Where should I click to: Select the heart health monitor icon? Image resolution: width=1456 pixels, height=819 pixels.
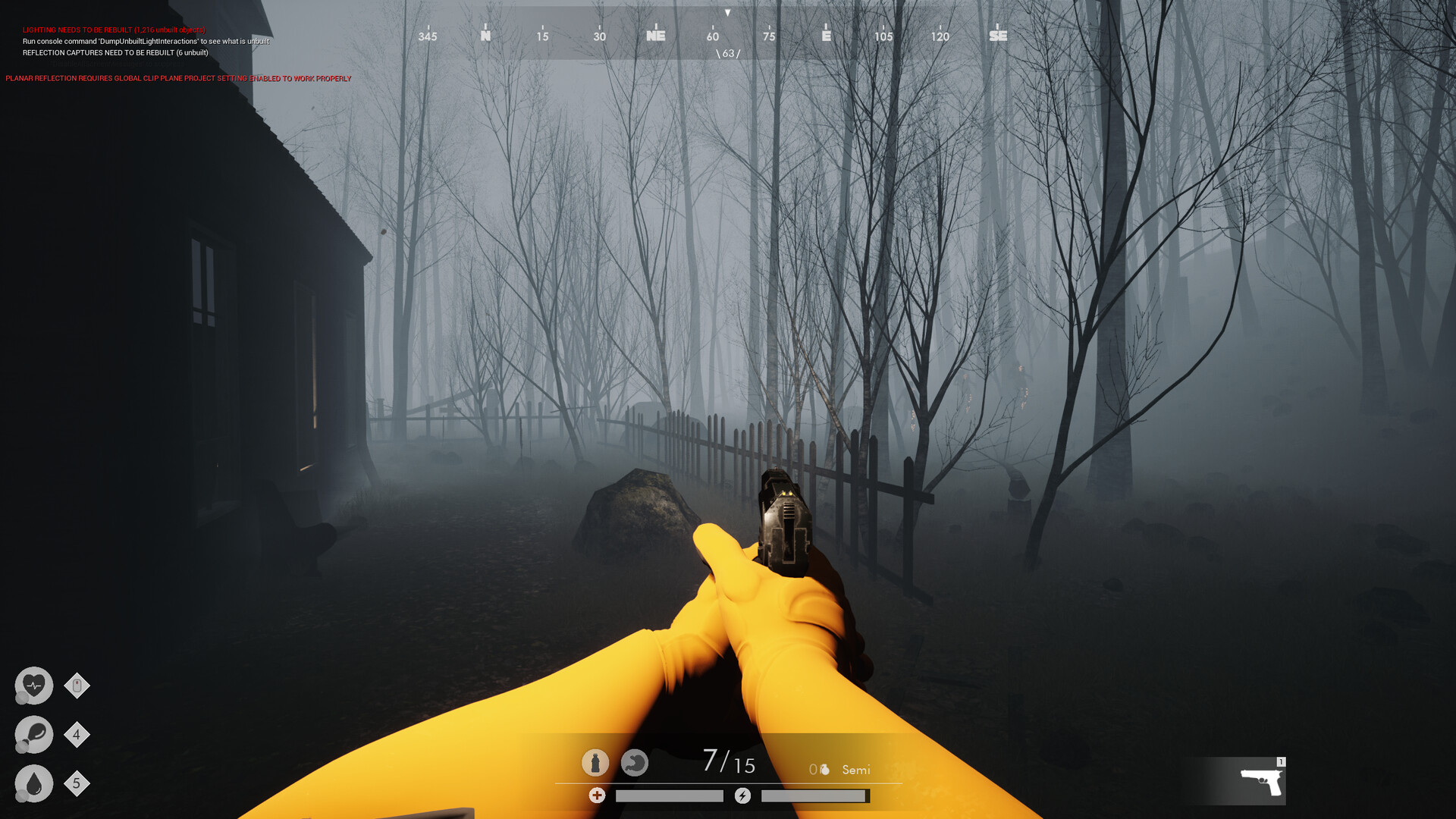[x=33, y=686]
